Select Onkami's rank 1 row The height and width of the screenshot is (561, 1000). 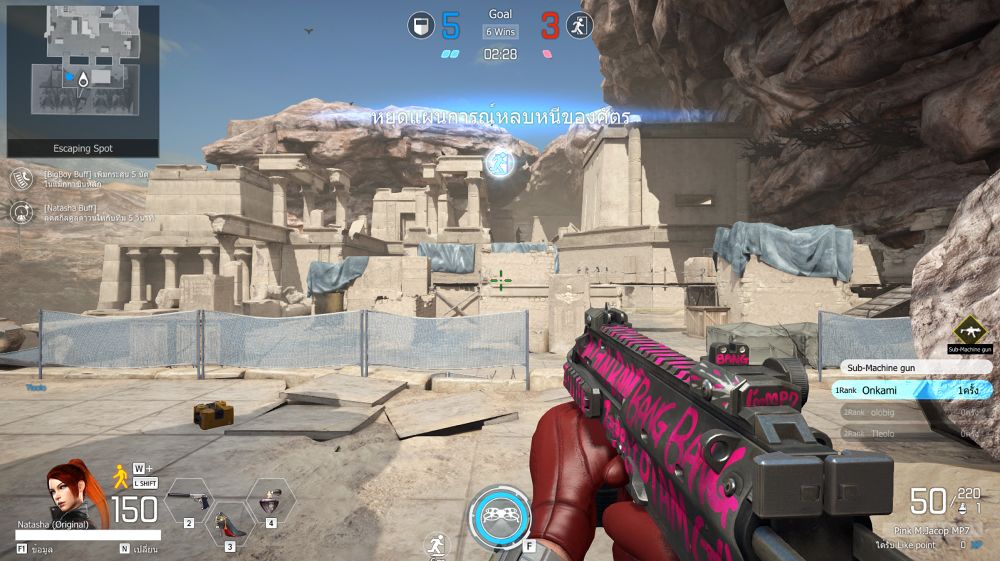(911, 390)
